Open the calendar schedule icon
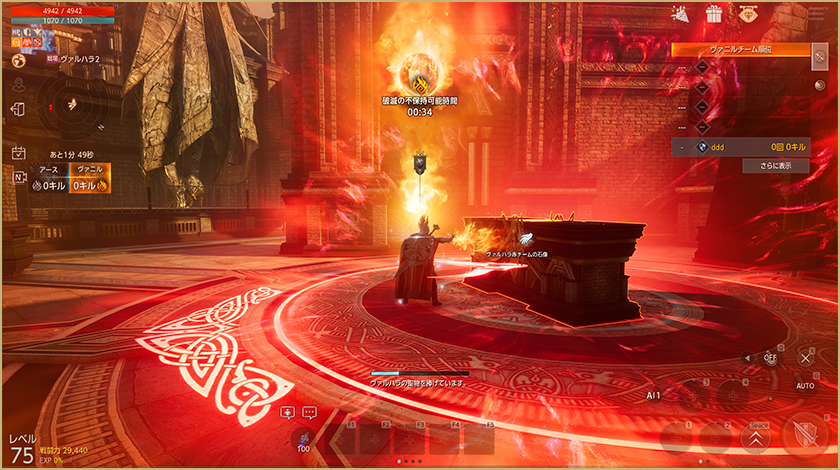This screenshot has width=840, height=470. pos(19,152)
